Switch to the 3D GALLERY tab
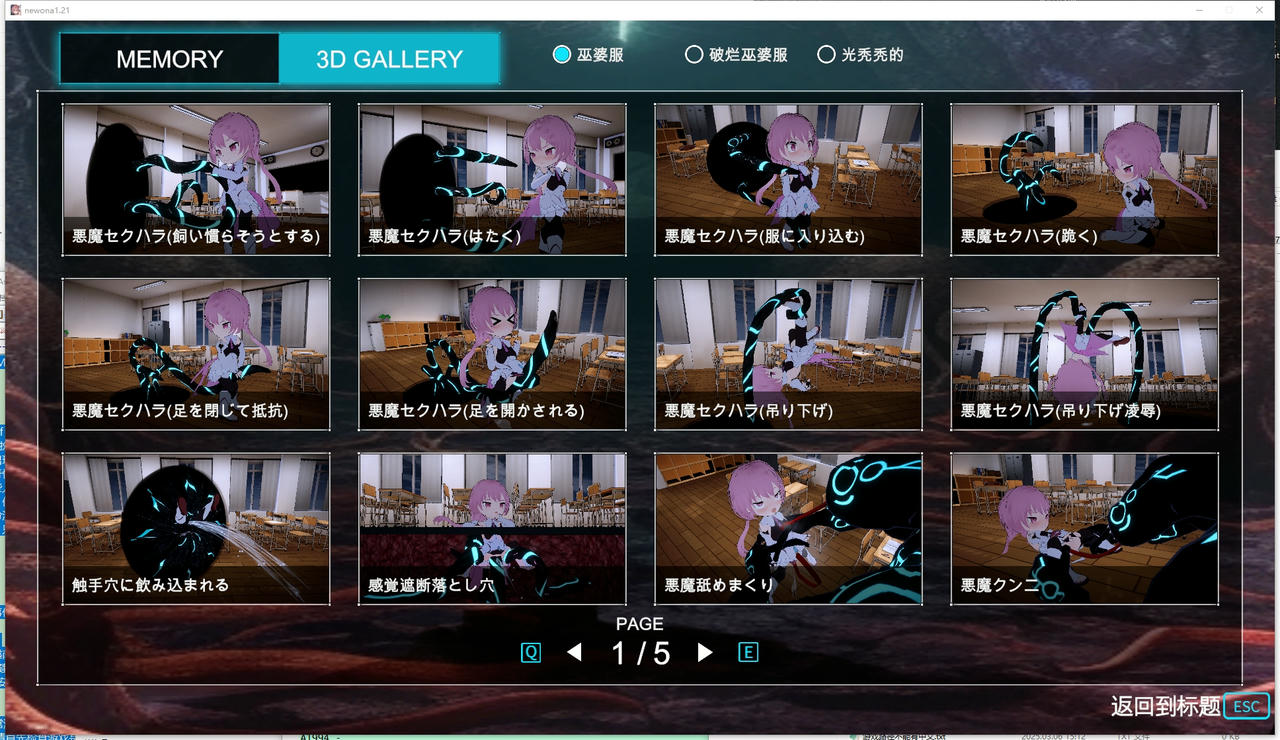The width and height of the screenshot is (1280, 740). (x=389, y=58)
